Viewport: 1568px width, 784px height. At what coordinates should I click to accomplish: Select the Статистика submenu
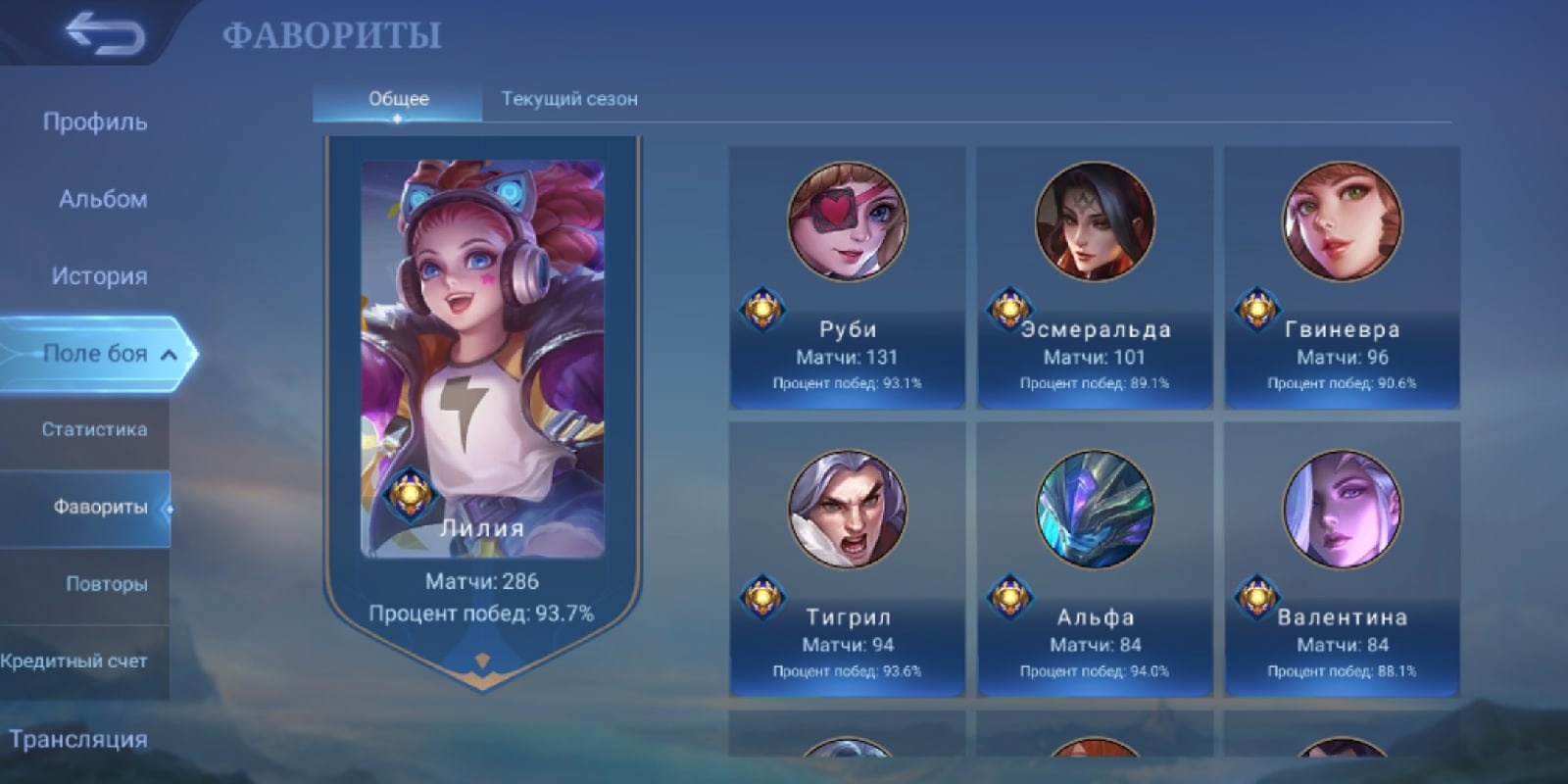(x=94, y=429)
